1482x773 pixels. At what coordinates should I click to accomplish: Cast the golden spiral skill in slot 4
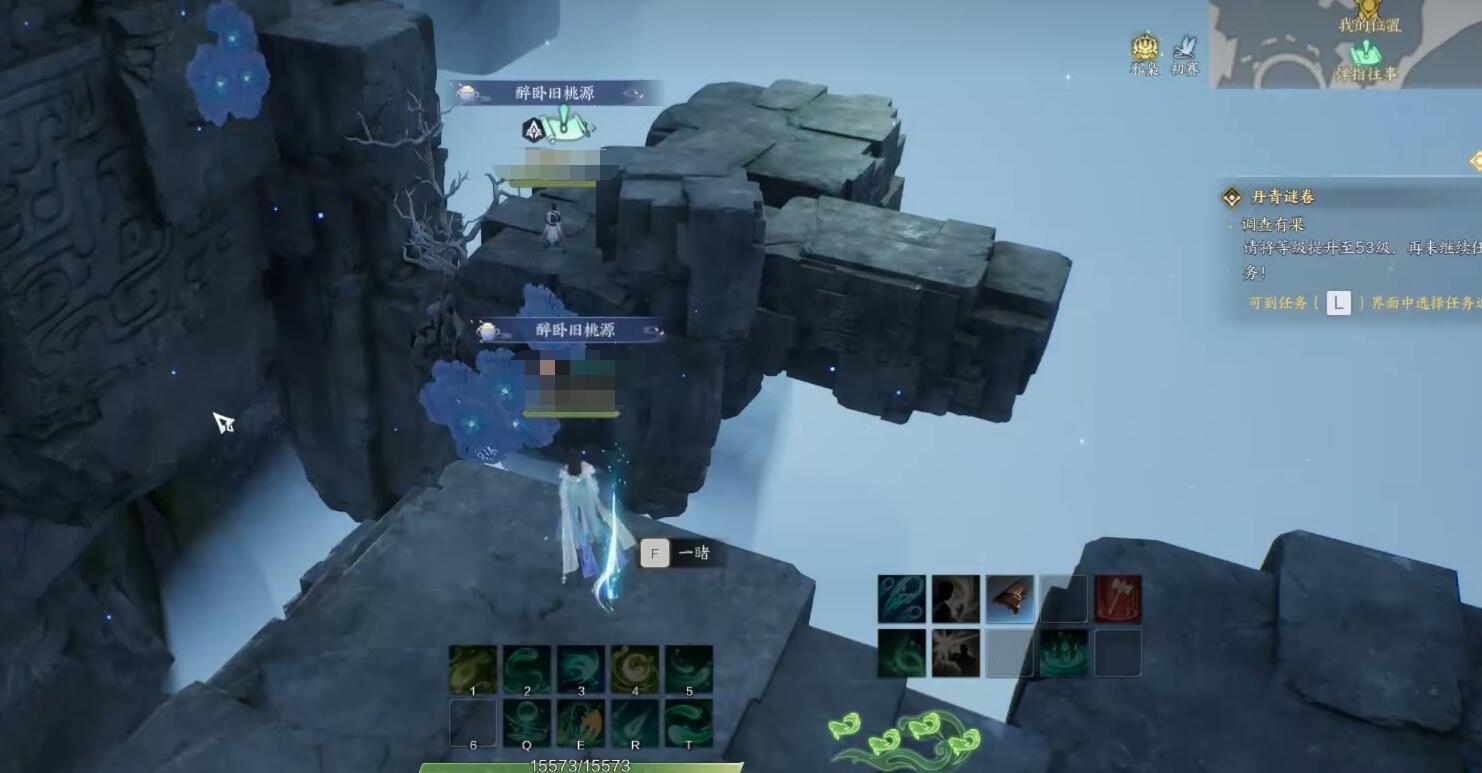tap(635, 669)
